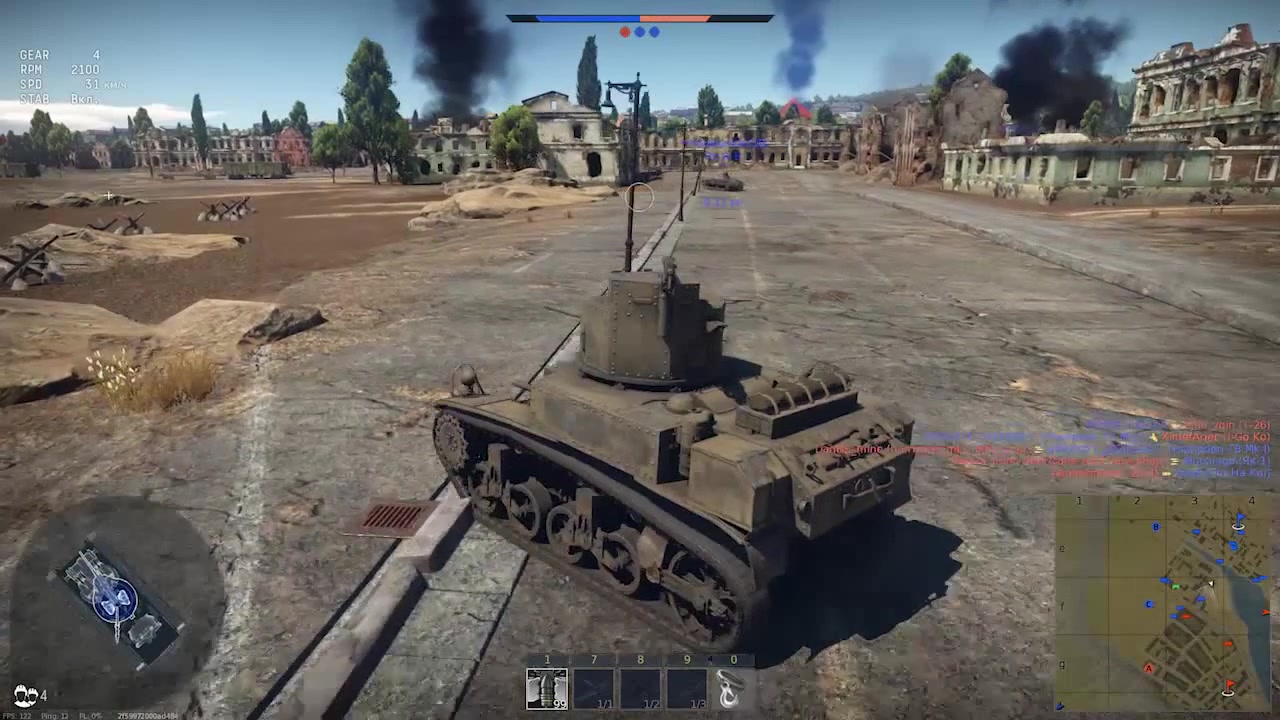1280x720 pixels.
Task: Toggle smoke grenade slot 8
Action: pyautogui.click(x=640, y=687)
